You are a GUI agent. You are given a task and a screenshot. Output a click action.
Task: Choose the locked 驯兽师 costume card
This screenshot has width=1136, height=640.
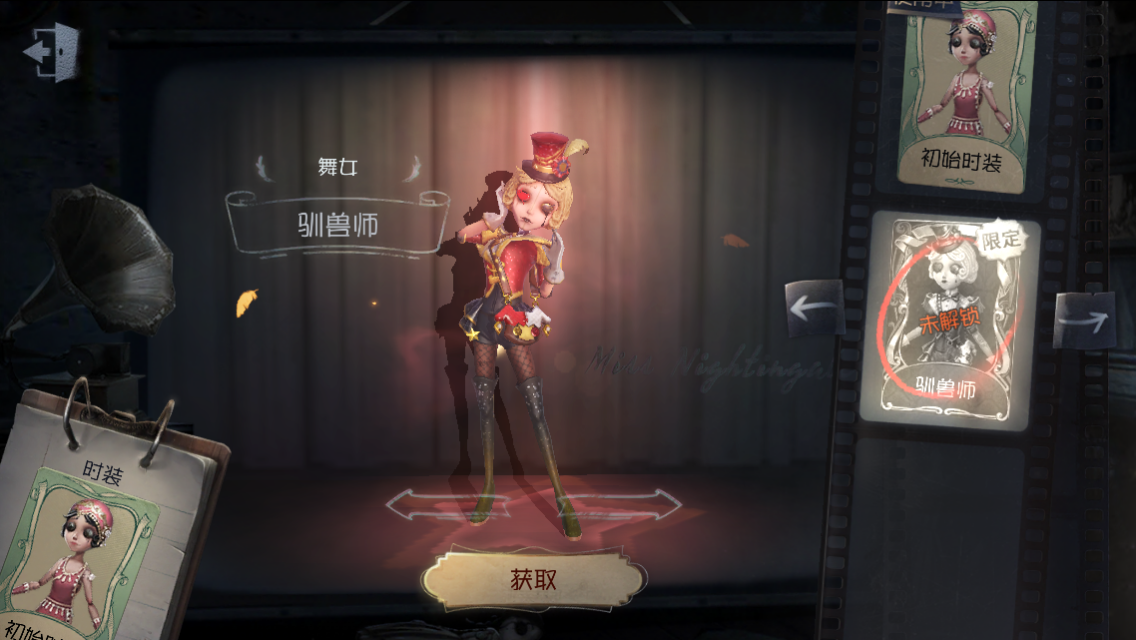(x=949, y=320)
